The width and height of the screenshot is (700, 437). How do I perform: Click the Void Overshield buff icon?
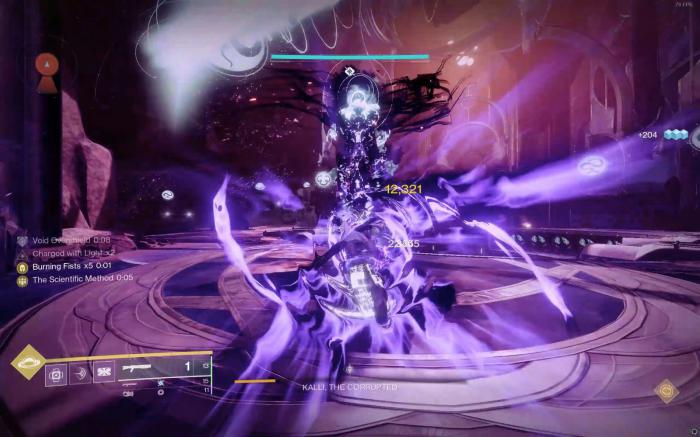tap(21, 240)
